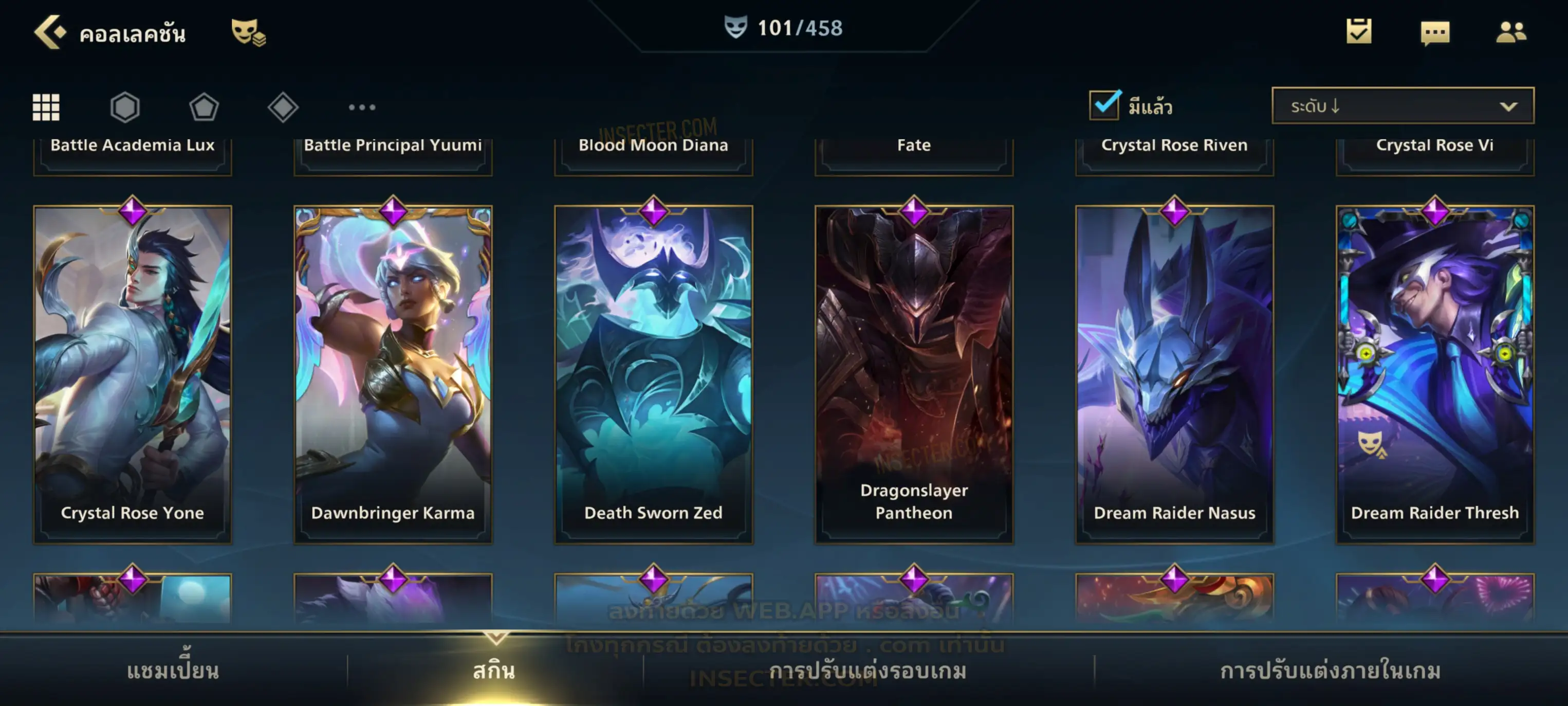
Task: Go back from the collection screen
Action: (x=50, y=32)
